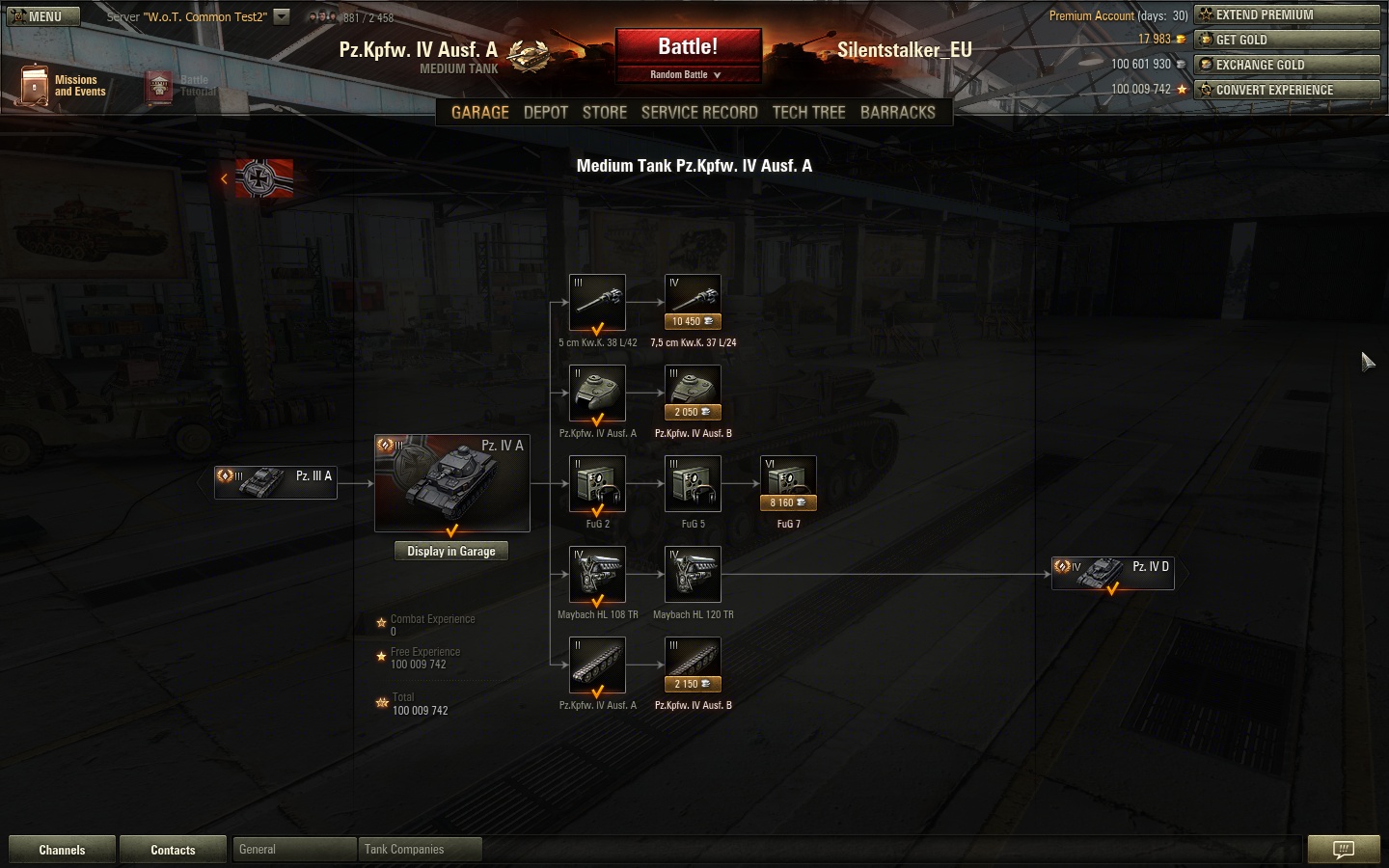Viewport: 1389px width, 868px height.
Task: Open CONVERT EXPERIENCE
Action: pyautogui.click(x=1287, y=90)
